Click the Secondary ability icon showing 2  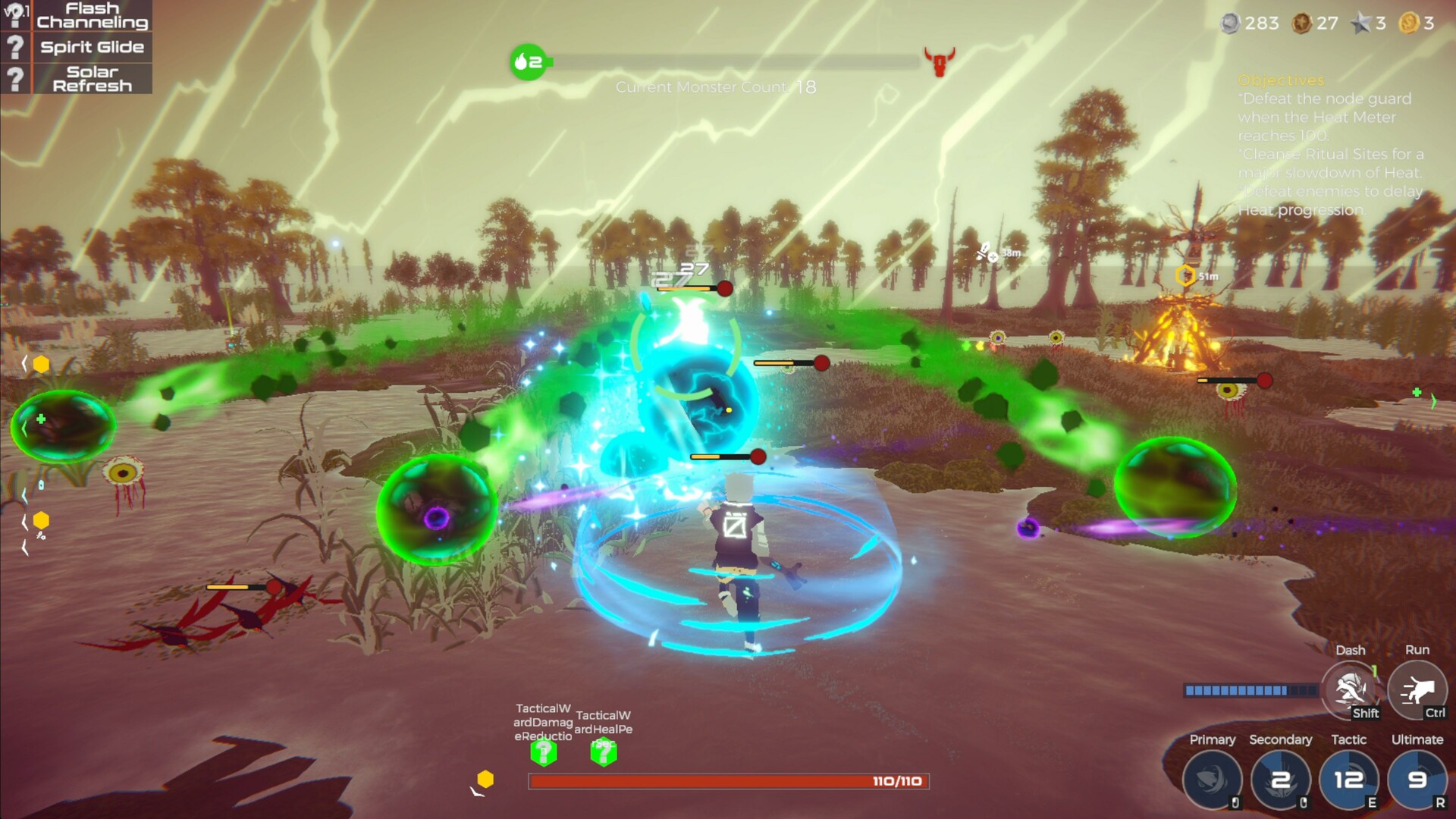coord(1282,780)
